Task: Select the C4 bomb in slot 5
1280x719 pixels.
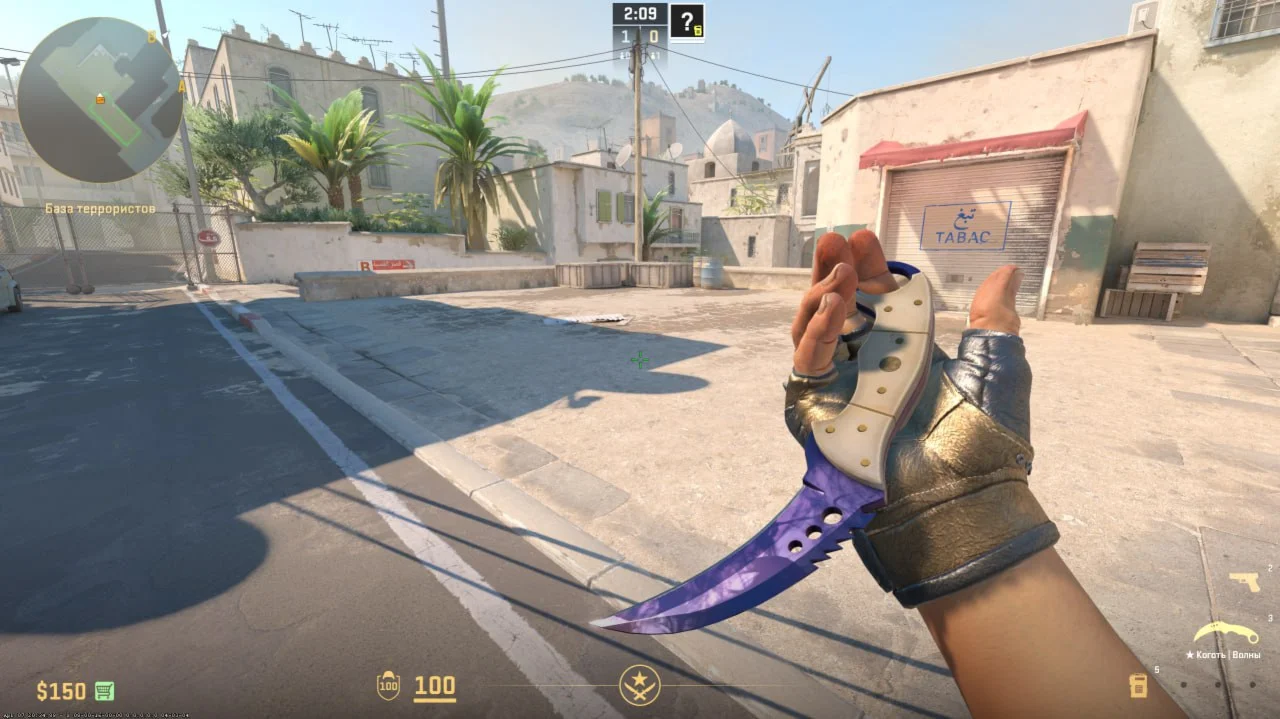Action: 1138,685
